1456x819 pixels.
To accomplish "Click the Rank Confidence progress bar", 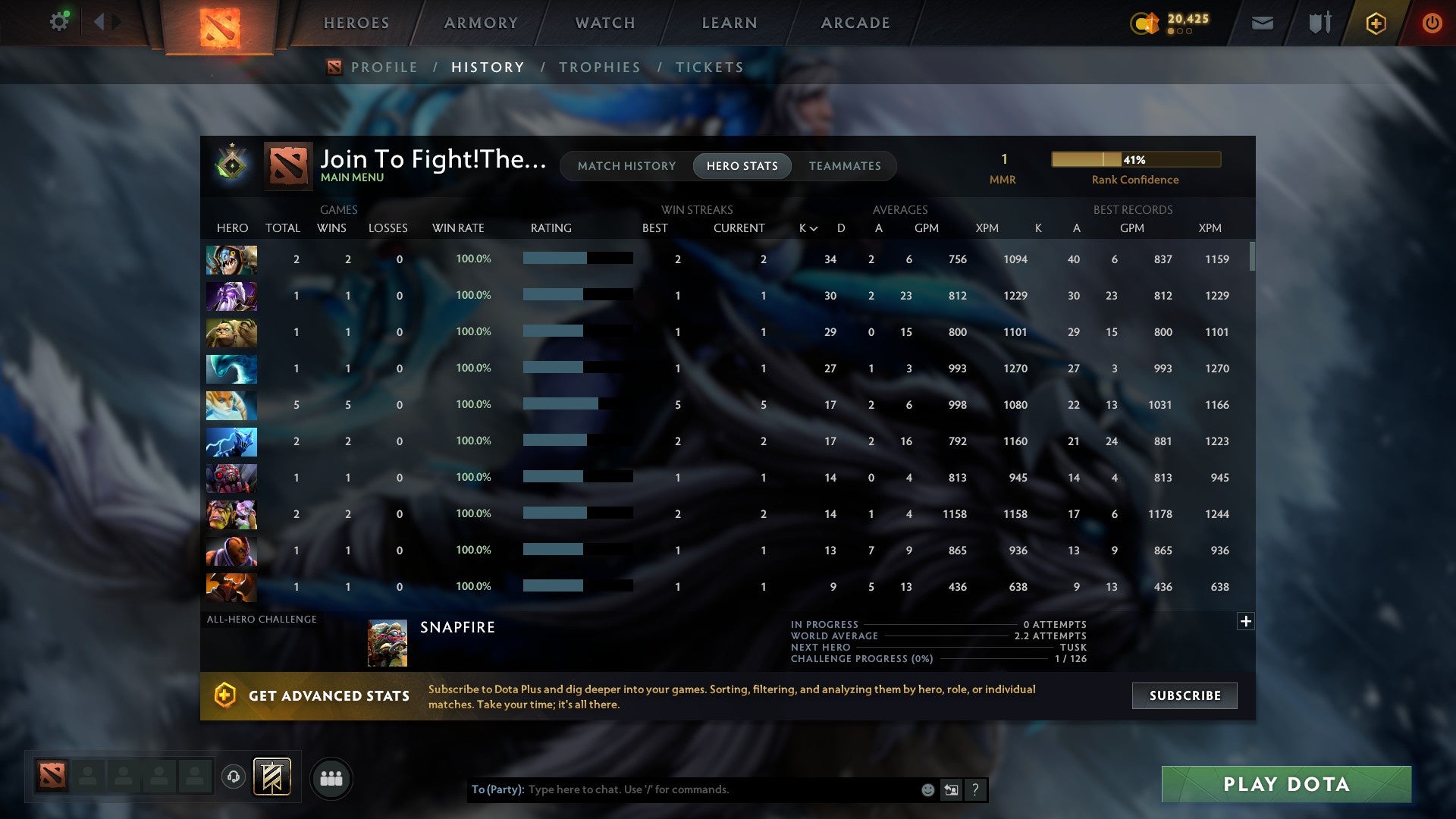I will (x=1135, y=159).
